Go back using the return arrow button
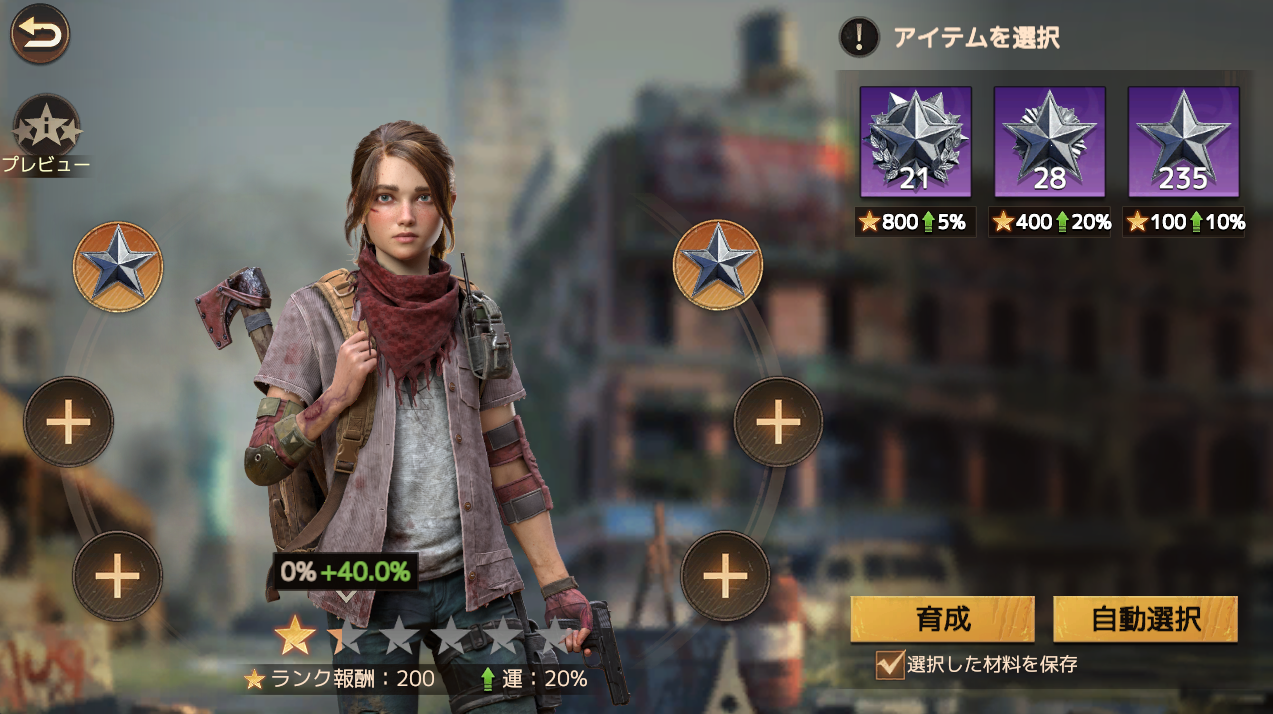The height and width of the screenshot is (714, 1273). [40, 34]
